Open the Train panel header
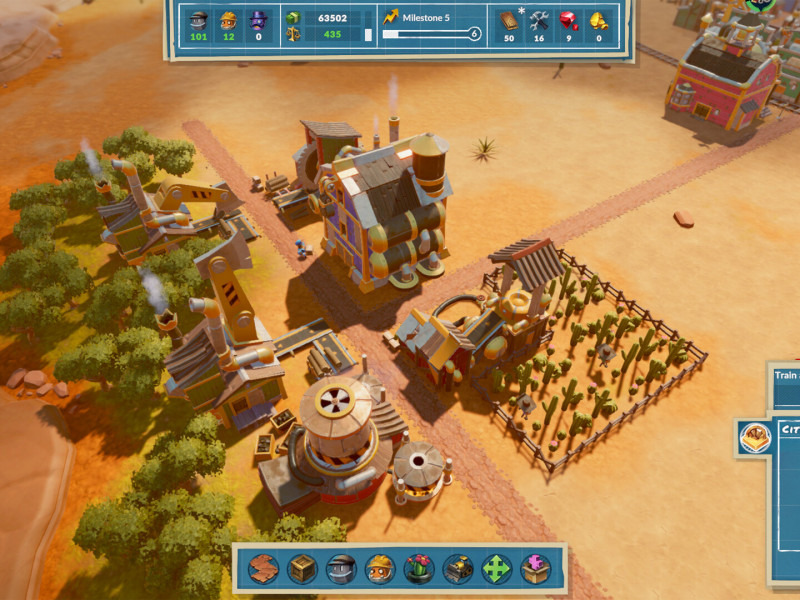Viewport: 800px width, 600px height. [786, 377]
